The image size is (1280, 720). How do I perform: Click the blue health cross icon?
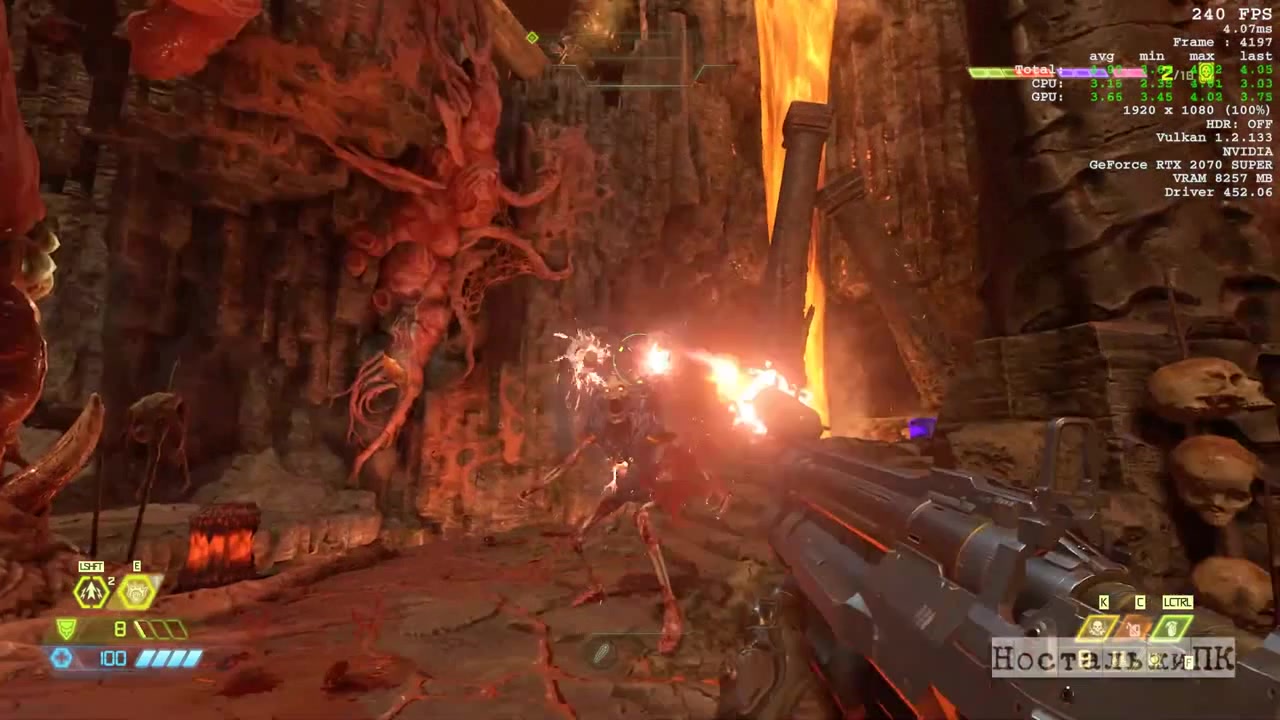pos(62,658)
